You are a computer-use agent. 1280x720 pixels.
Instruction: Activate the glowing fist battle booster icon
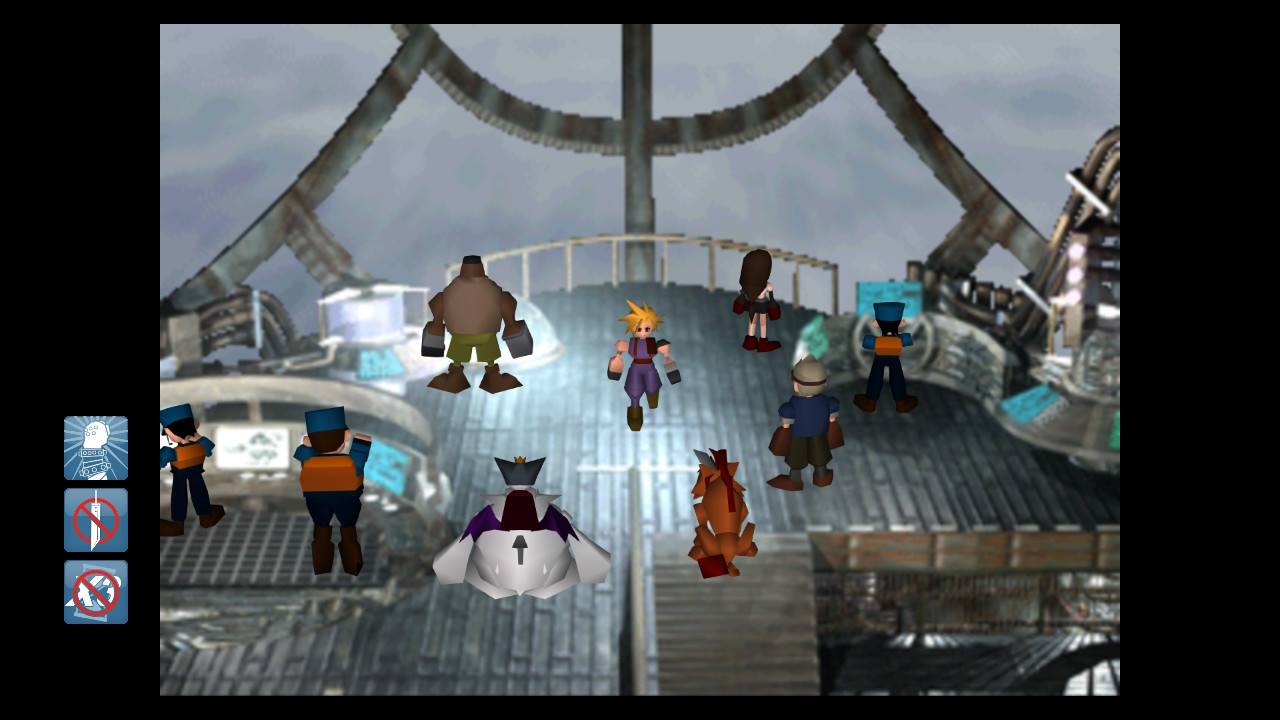pos(96,448)
